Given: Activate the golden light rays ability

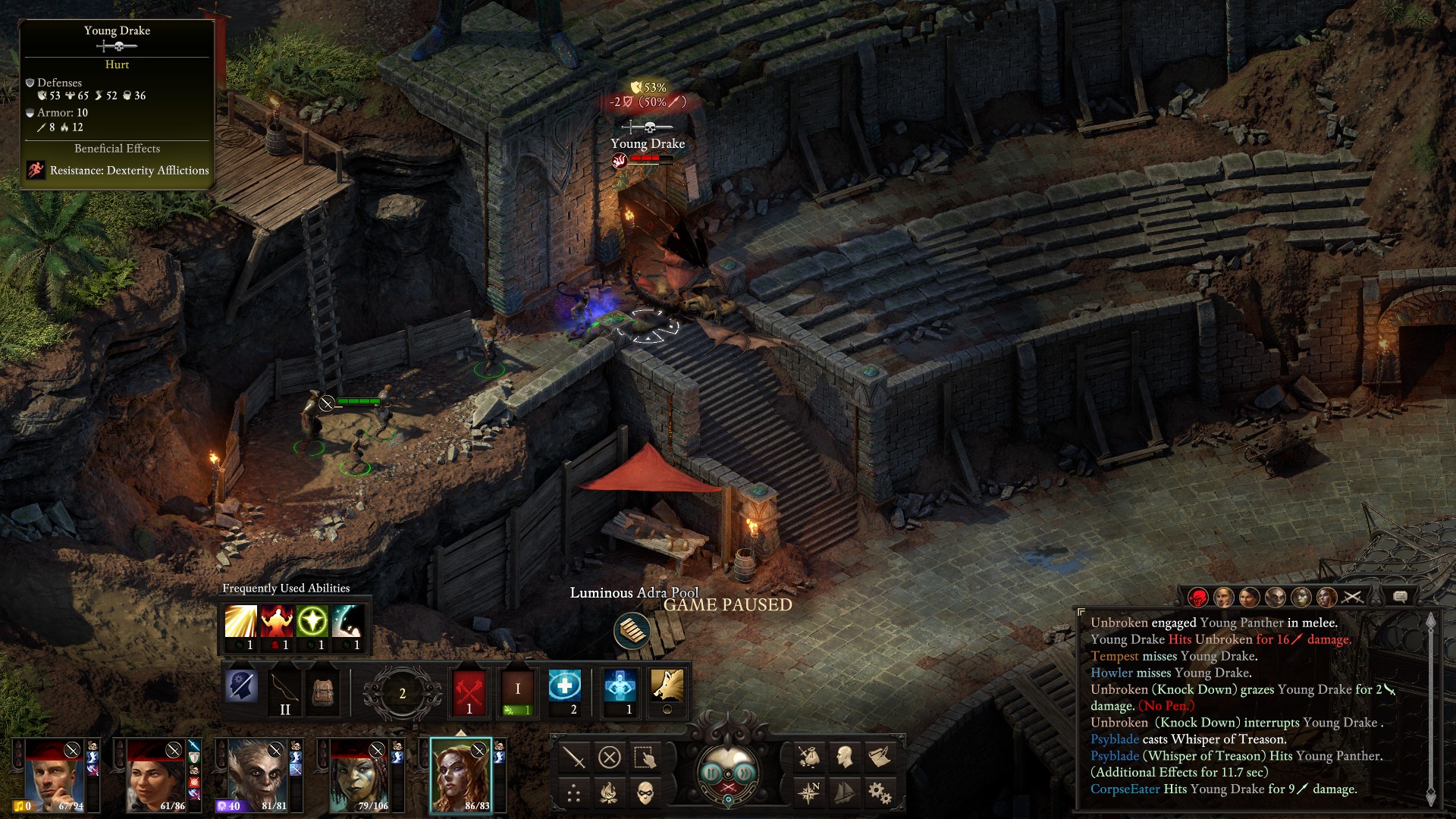Looking at the screenshot, I should (240, 622).
